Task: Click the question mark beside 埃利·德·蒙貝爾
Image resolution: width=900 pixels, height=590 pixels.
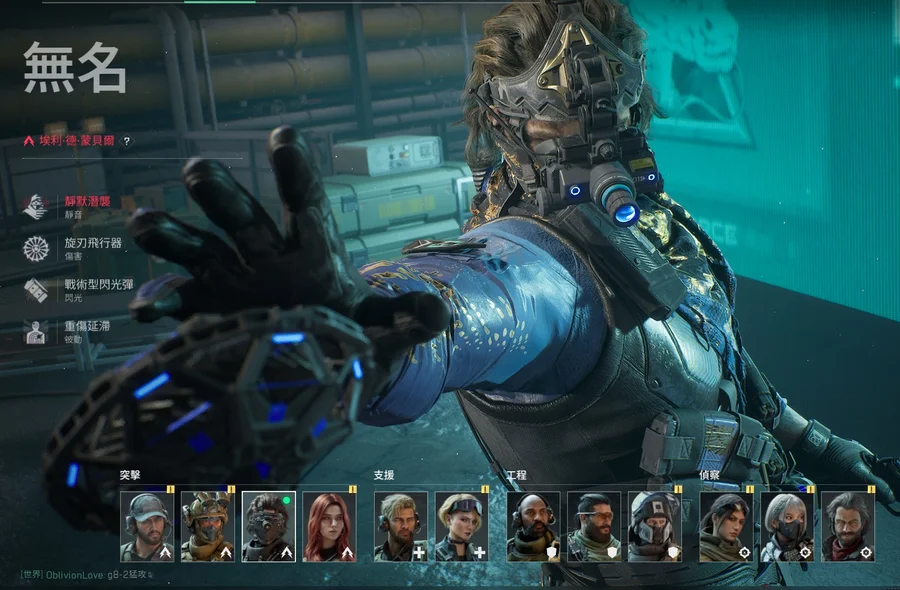Action: (x=127, y=142)
